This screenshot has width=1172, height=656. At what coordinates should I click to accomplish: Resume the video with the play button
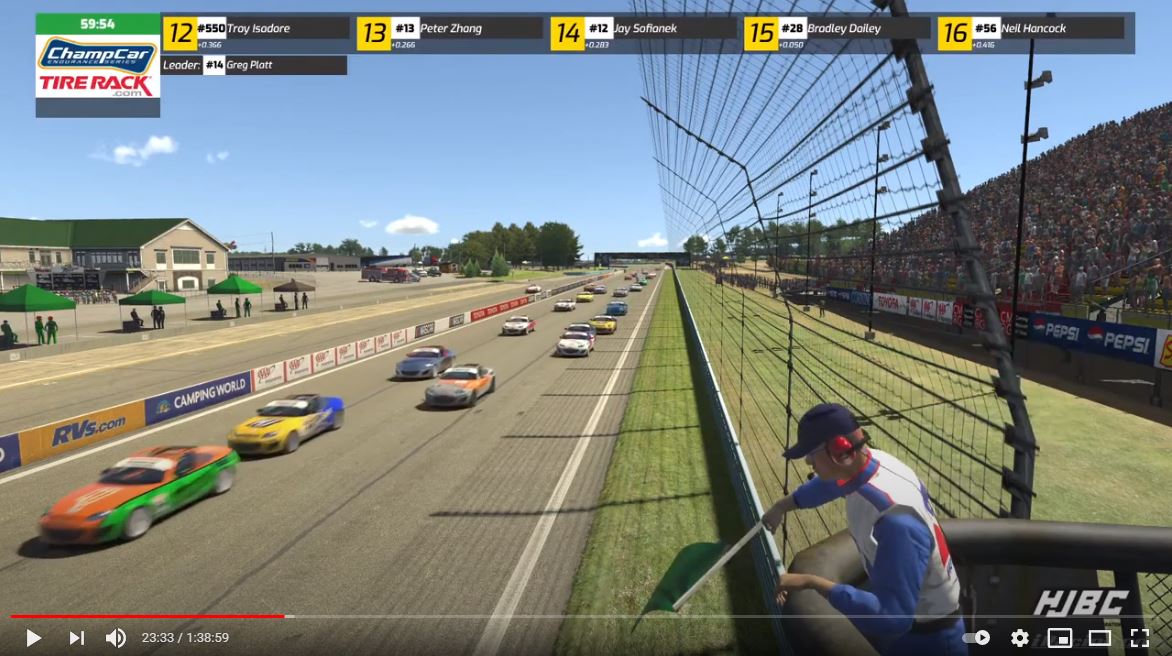point(33,638)
